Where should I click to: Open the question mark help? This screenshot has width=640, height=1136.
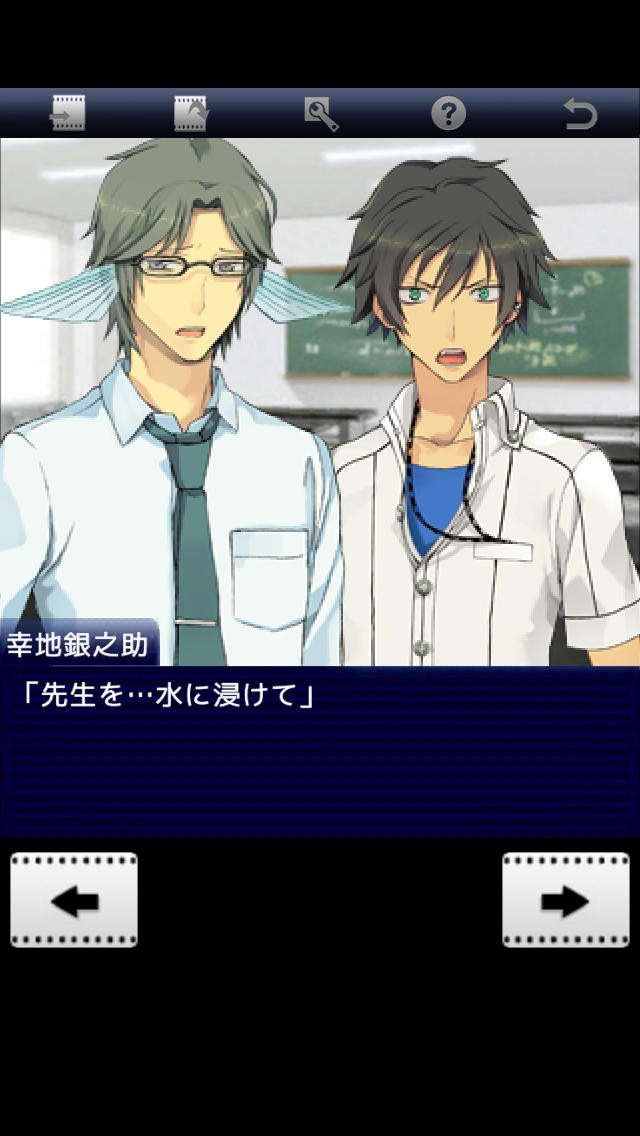click(448, 113)
